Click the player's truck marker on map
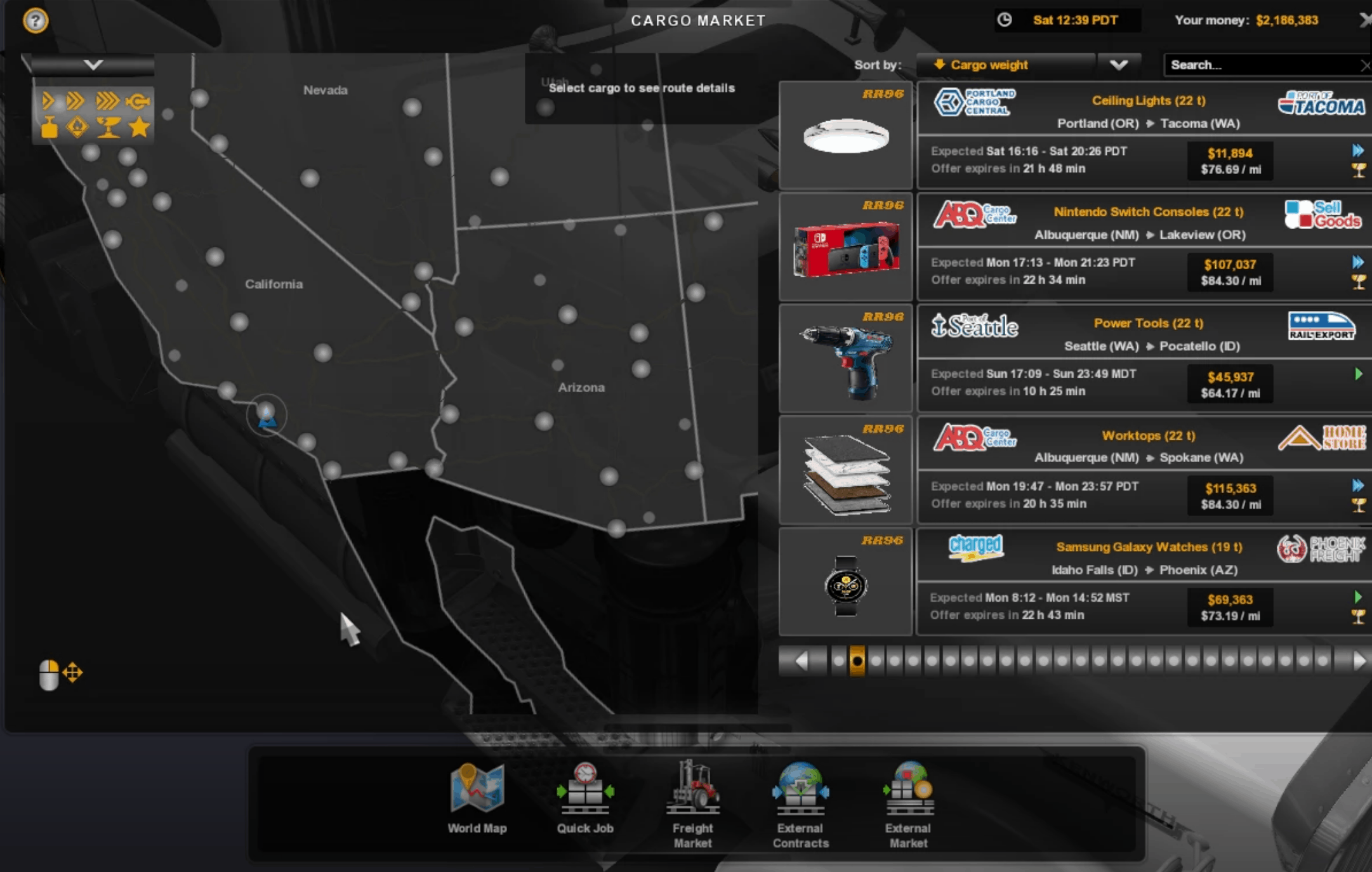This screenshot has width=1372, height=872. pos(267,416)
